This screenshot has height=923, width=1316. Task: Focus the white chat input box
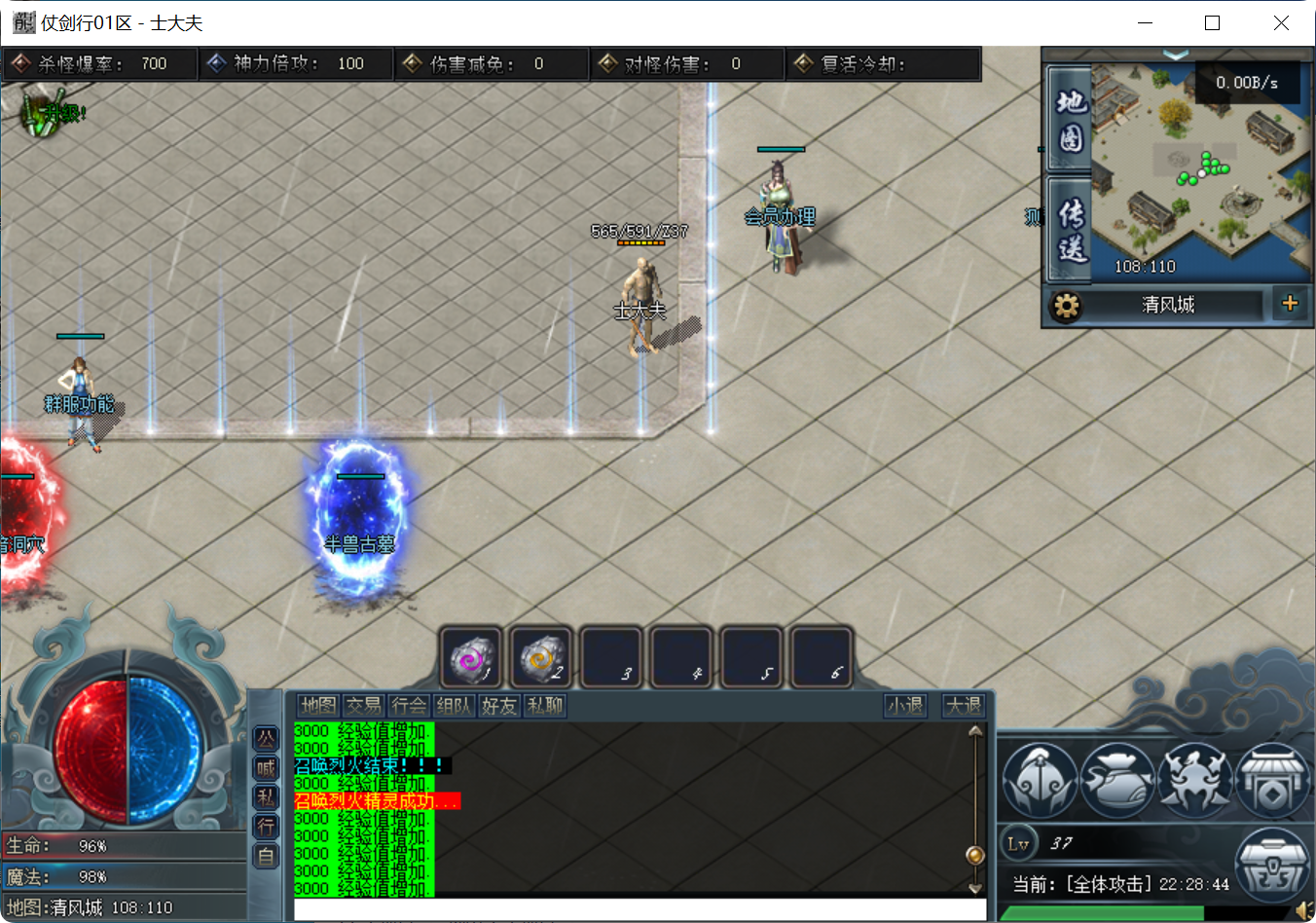(x=639, y=910)
